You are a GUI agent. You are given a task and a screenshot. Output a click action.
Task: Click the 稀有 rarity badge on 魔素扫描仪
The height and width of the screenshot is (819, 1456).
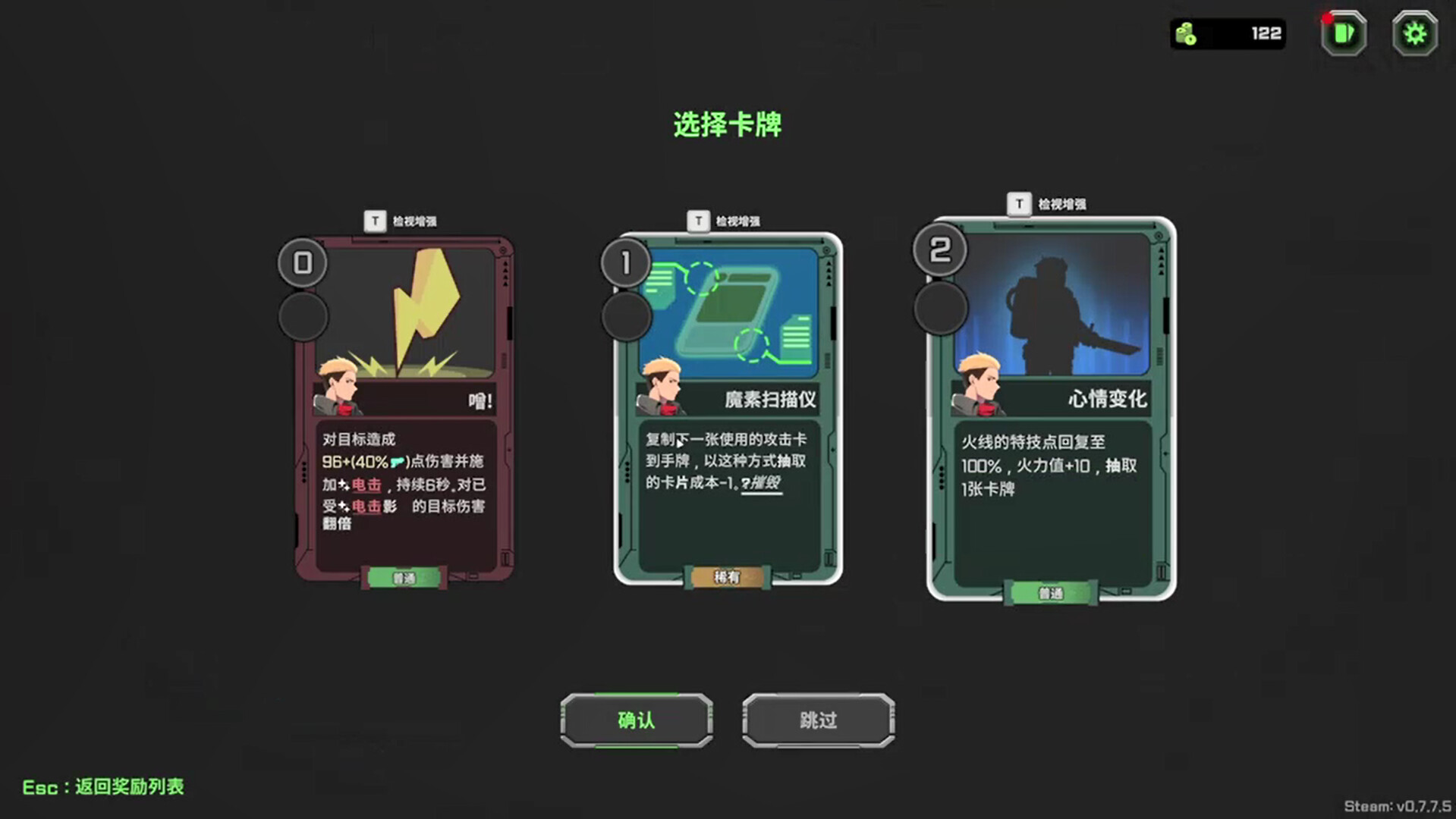click(725, 577)
